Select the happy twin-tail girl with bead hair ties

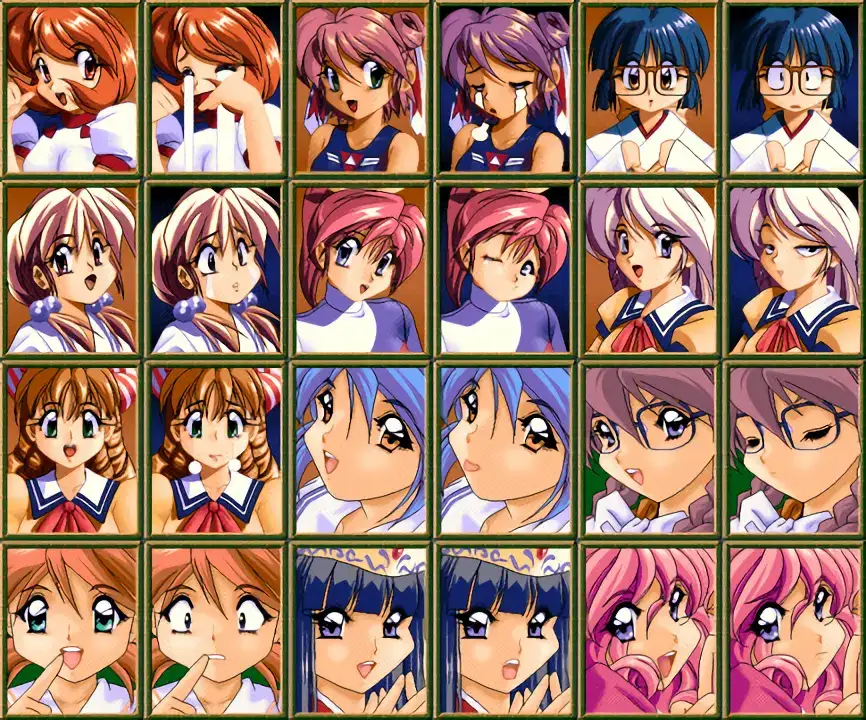pos(72,269)
